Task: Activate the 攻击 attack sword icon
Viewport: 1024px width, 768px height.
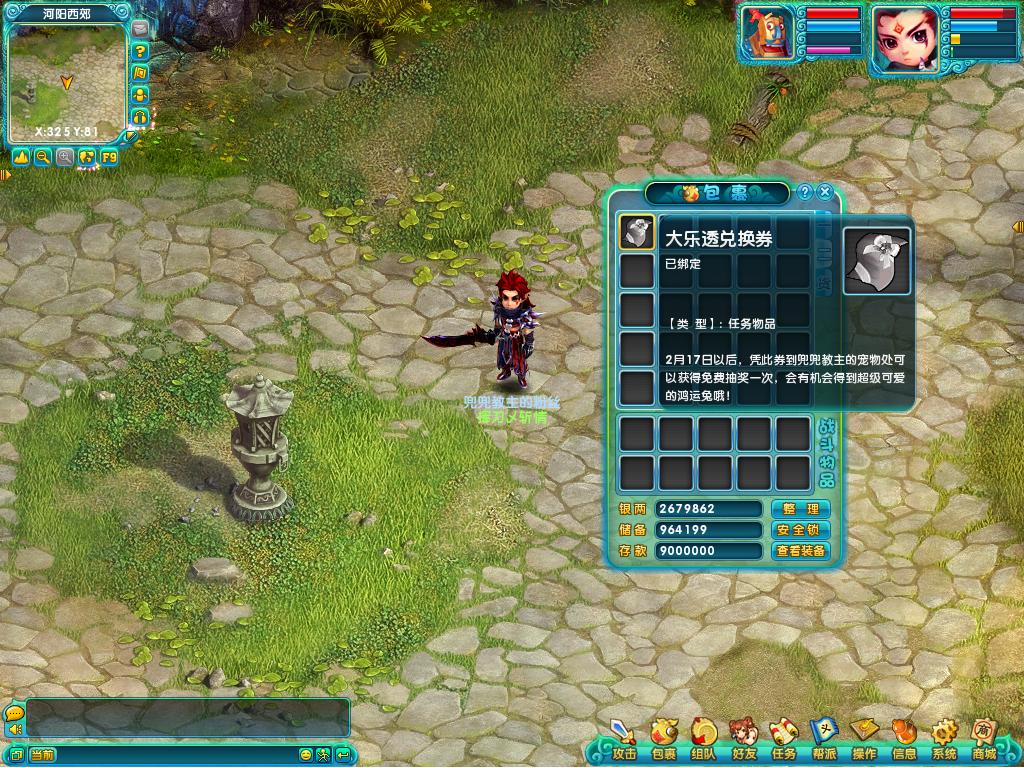Action: 624,738
